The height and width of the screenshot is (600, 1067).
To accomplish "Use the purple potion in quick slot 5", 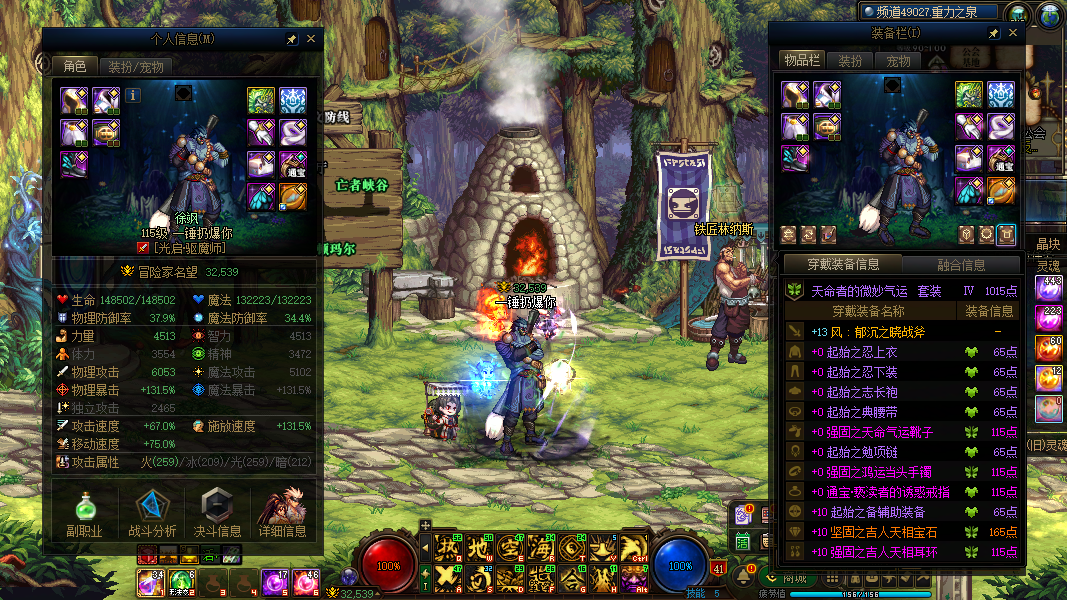I will coord(274,581).
